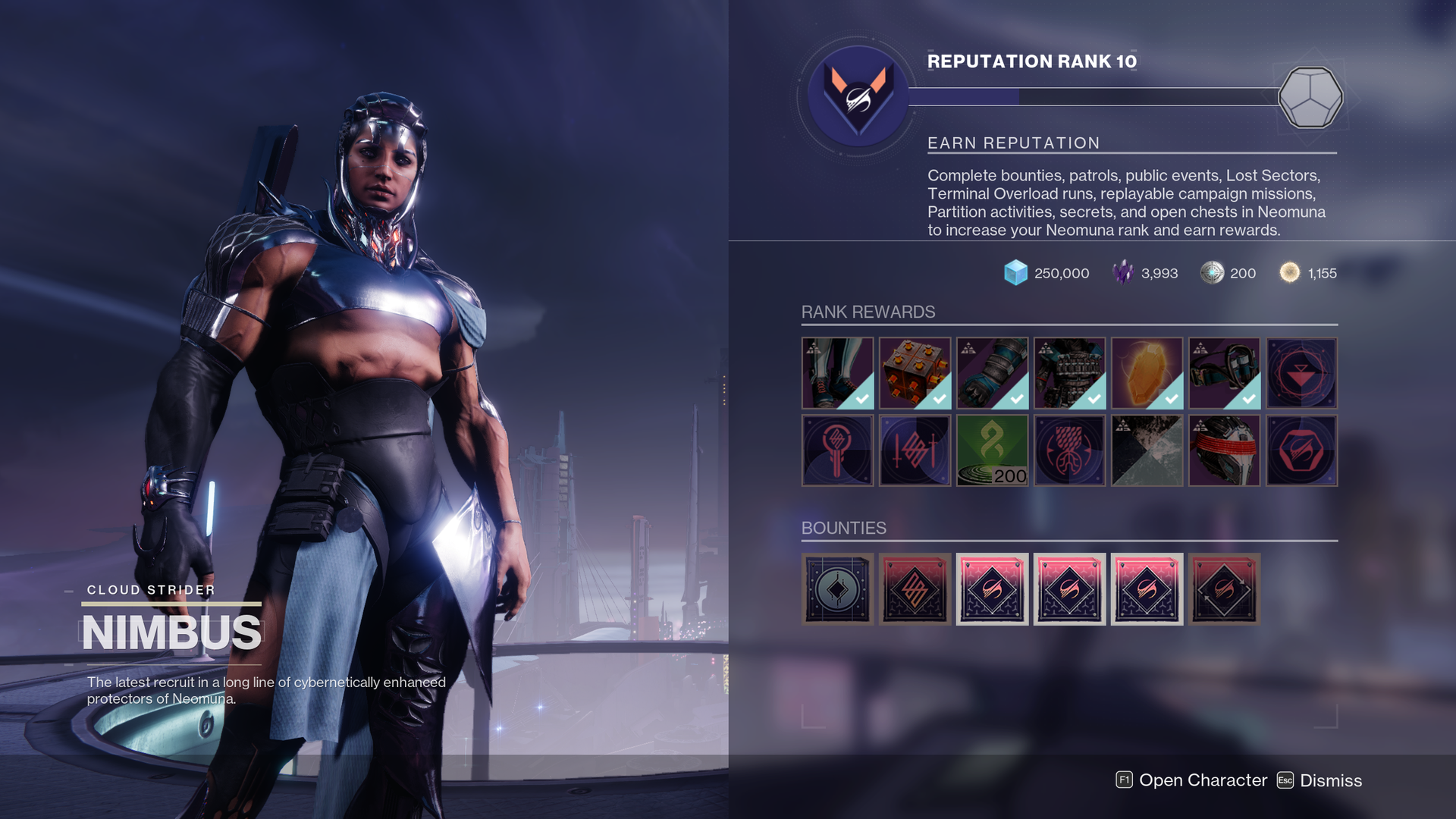Select the last repeatable bounty tile
Screen dimensions: 1456x819
1224,589
